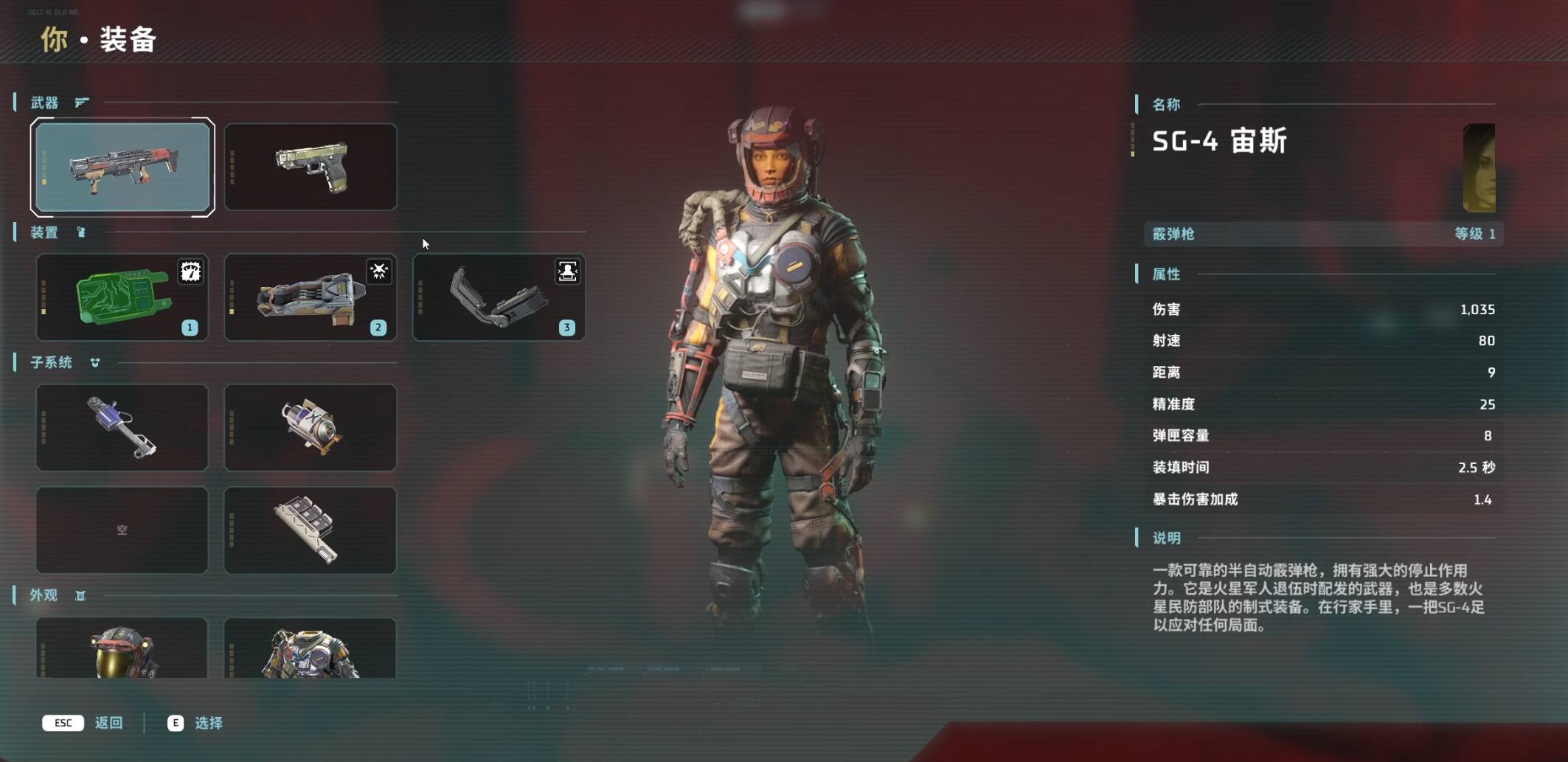Pick the black angled device in slot 3
The image size is (1568, 762).
499,297
